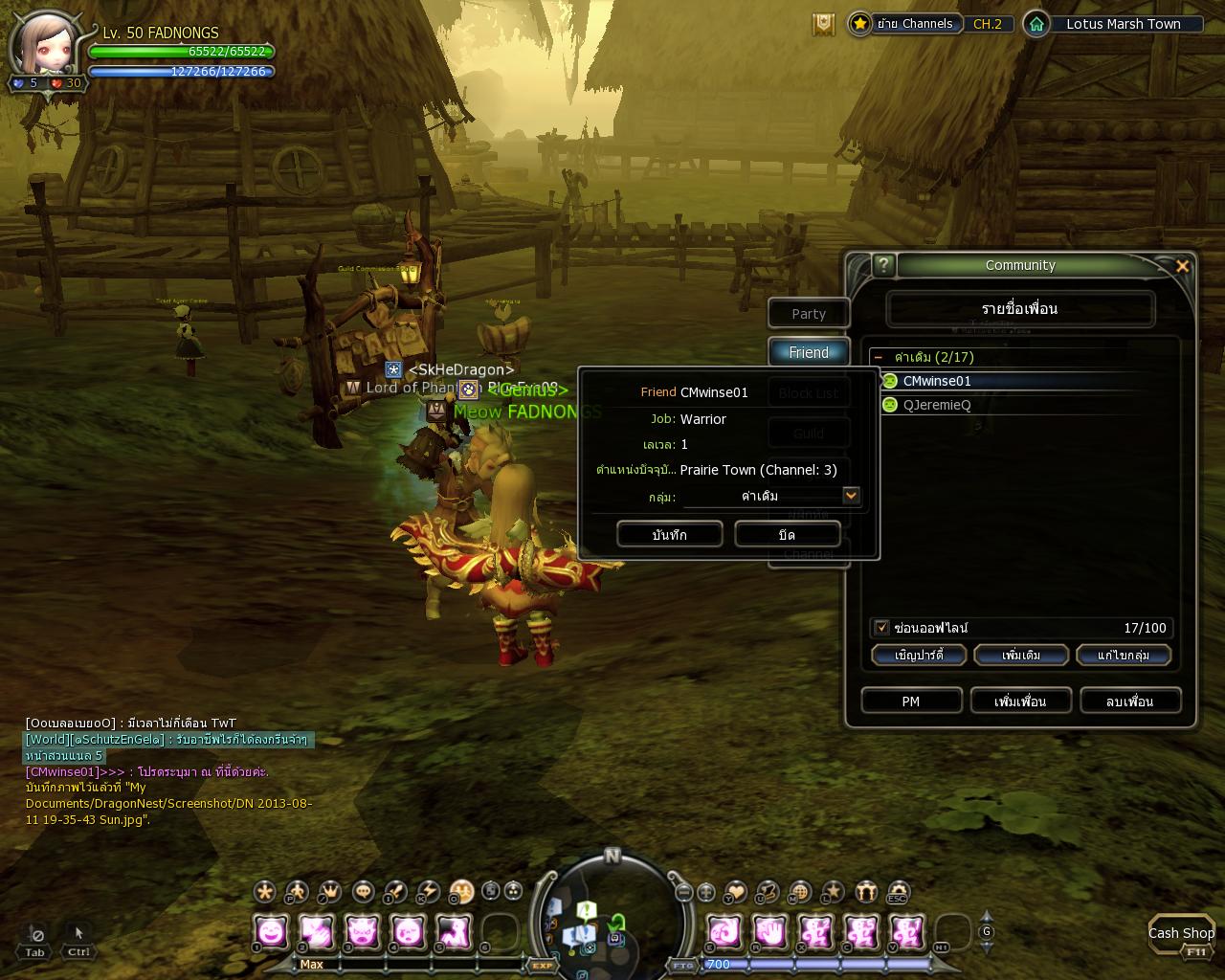Select friend CMwinse01 in the list
Image resolution: width=1225 pixels, height=980 pixels.
coord(936,381)
